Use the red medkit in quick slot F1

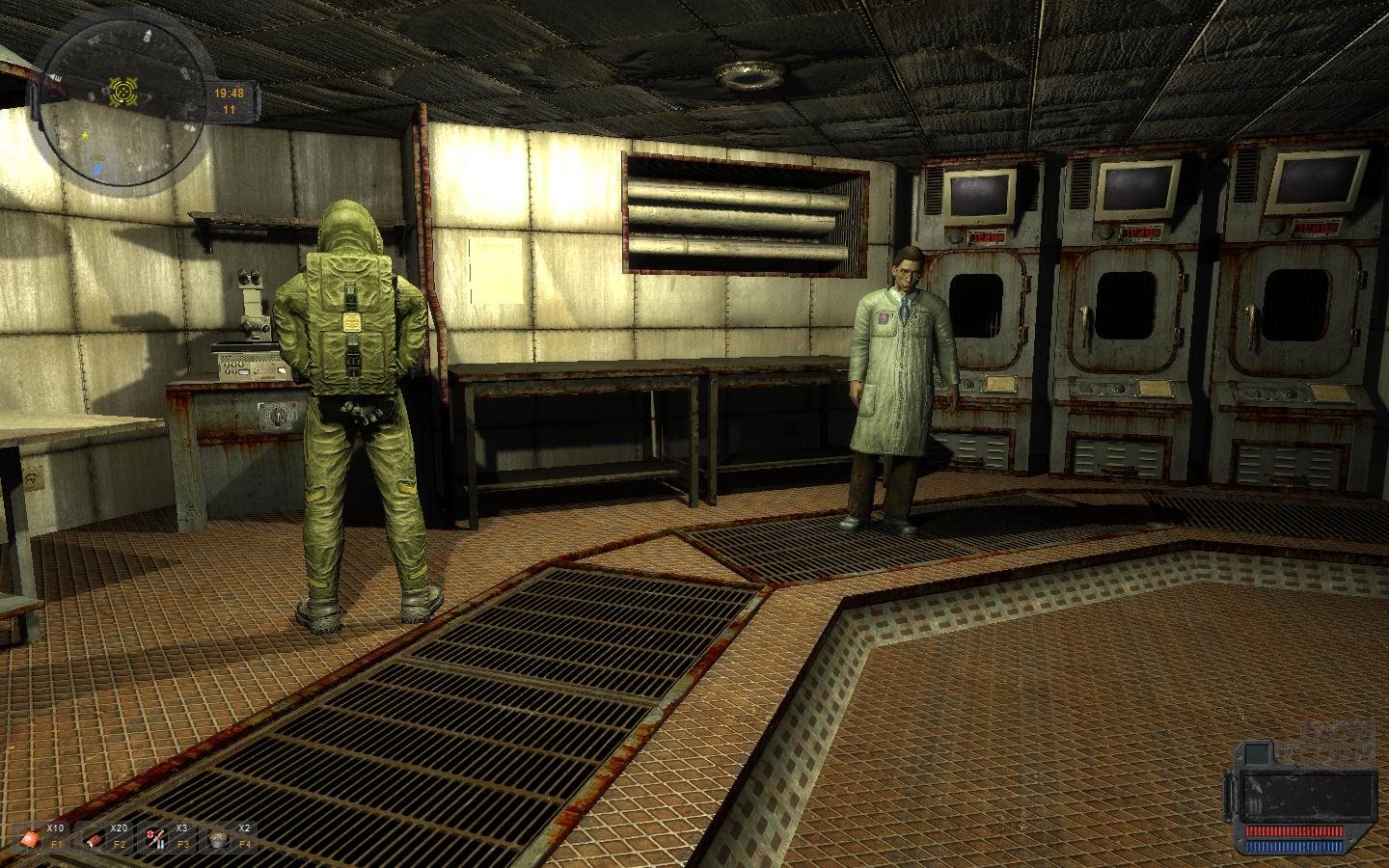click(30, 837)
